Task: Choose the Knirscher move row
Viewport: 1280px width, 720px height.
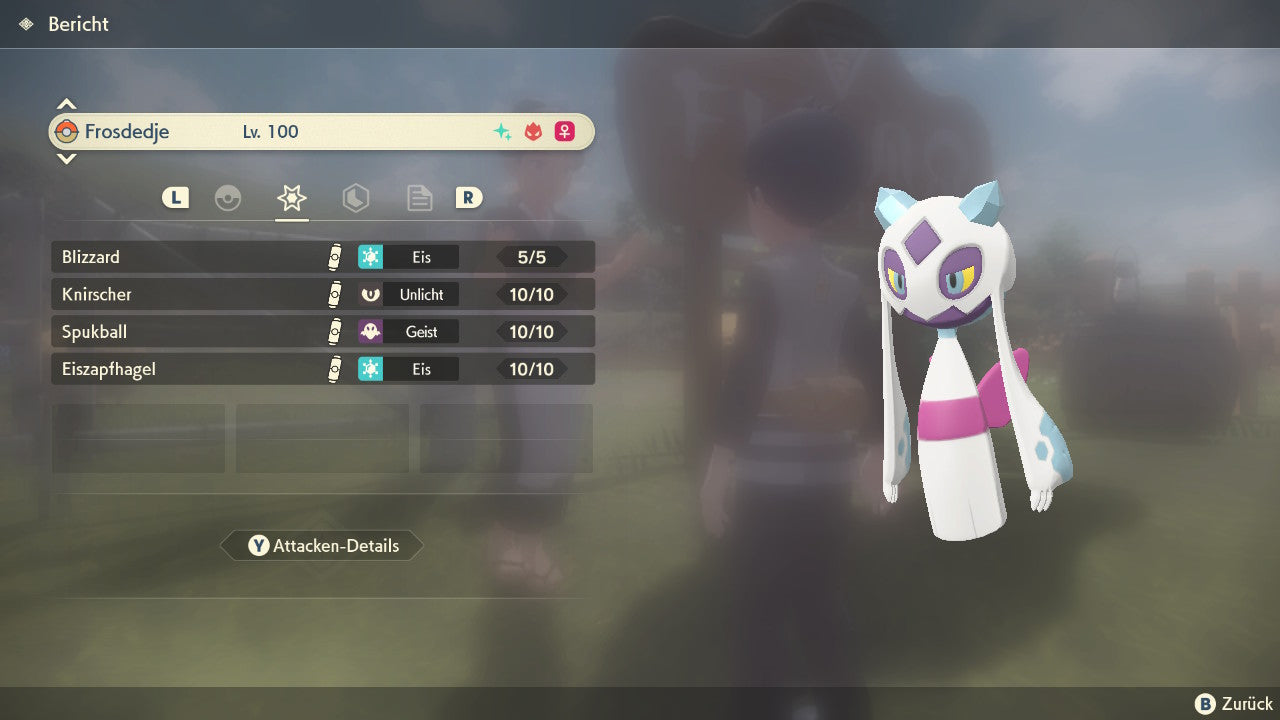Action: 322,294
